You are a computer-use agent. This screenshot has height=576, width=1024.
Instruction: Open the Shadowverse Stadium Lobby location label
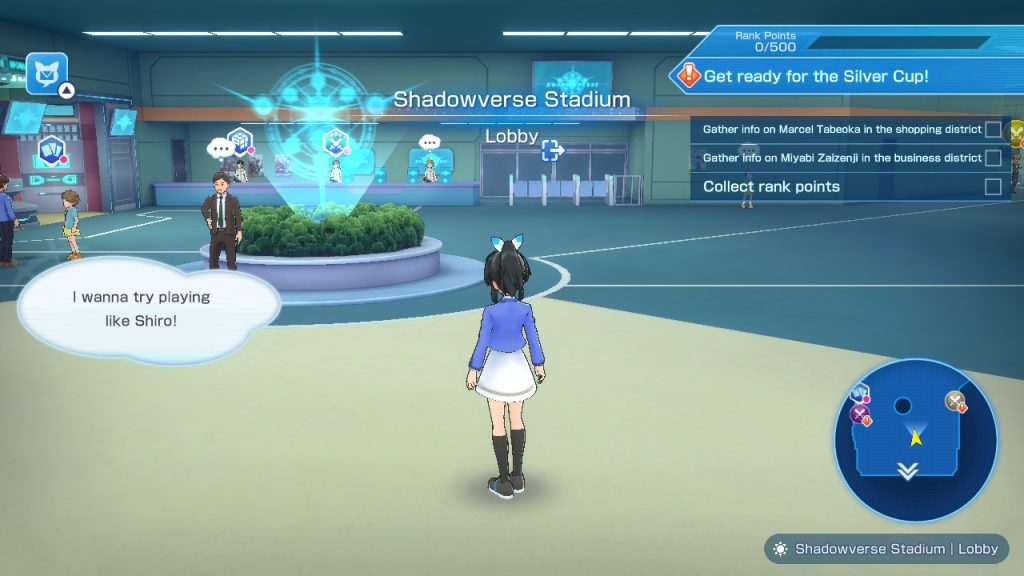(887, 549)
